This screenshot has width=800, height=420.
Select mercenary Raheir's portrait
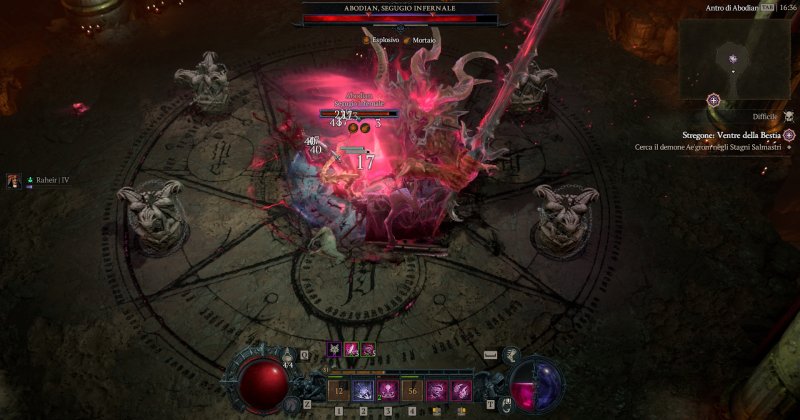click(x=14, y=180)
